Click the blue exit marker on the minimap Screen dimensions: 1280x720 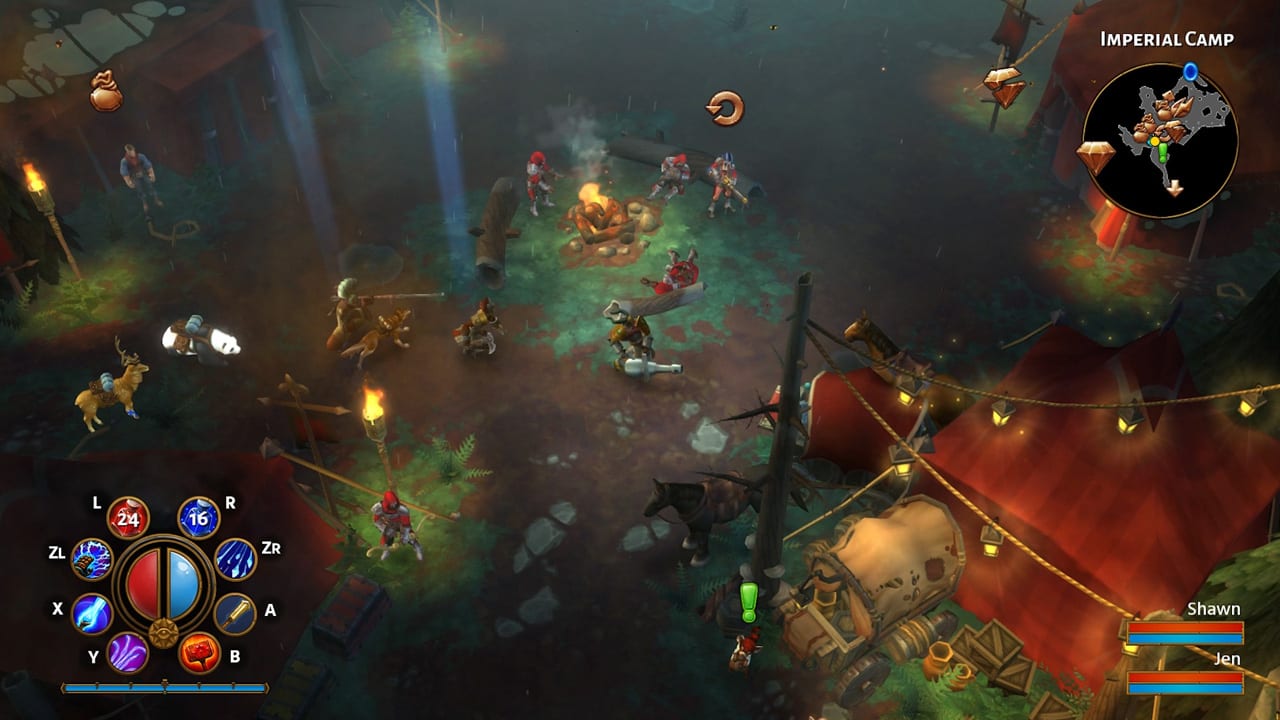tap(1190, 71)
